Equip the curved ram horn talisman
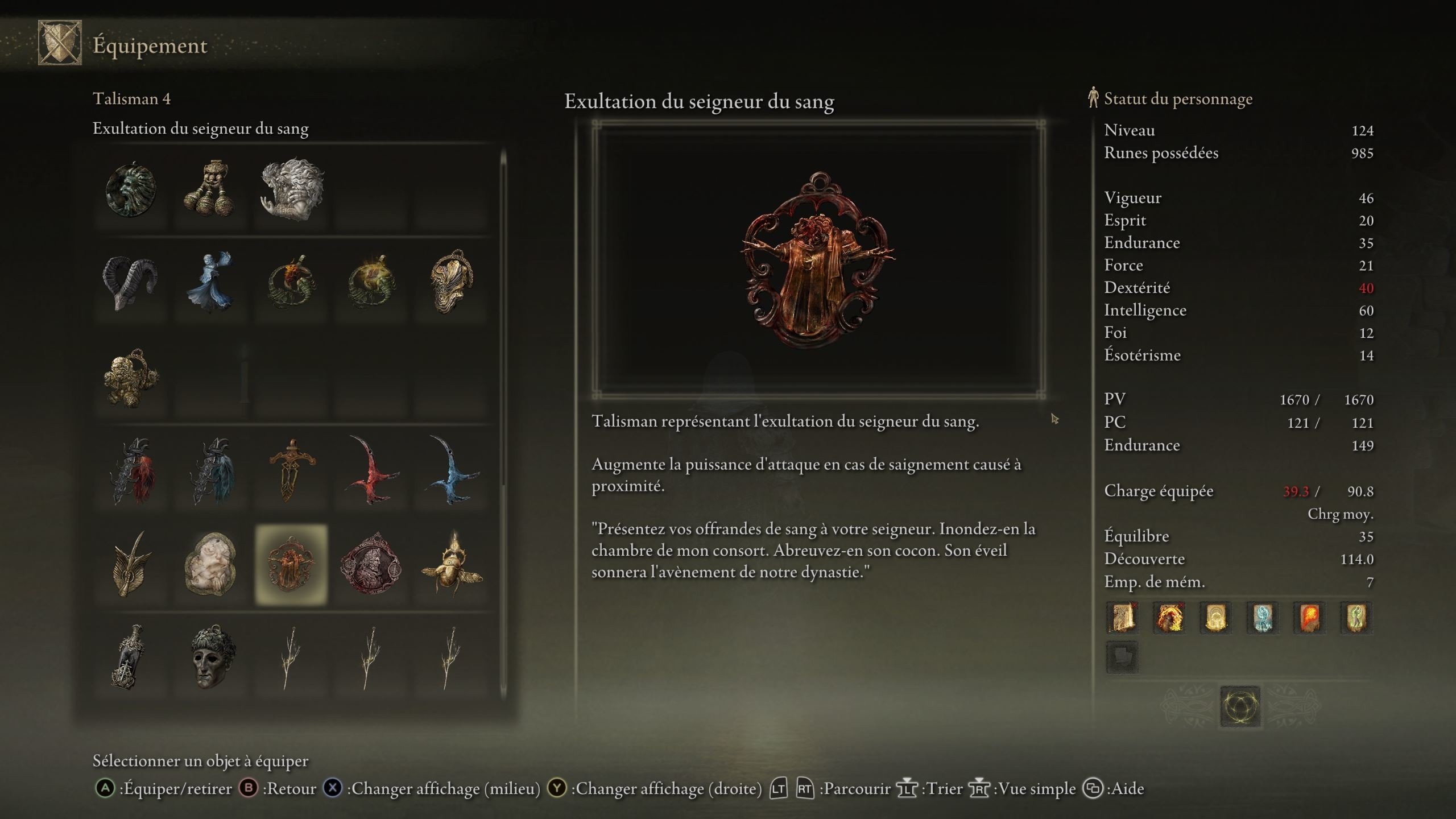This screenshot has height=819, width=1456. 130,283
